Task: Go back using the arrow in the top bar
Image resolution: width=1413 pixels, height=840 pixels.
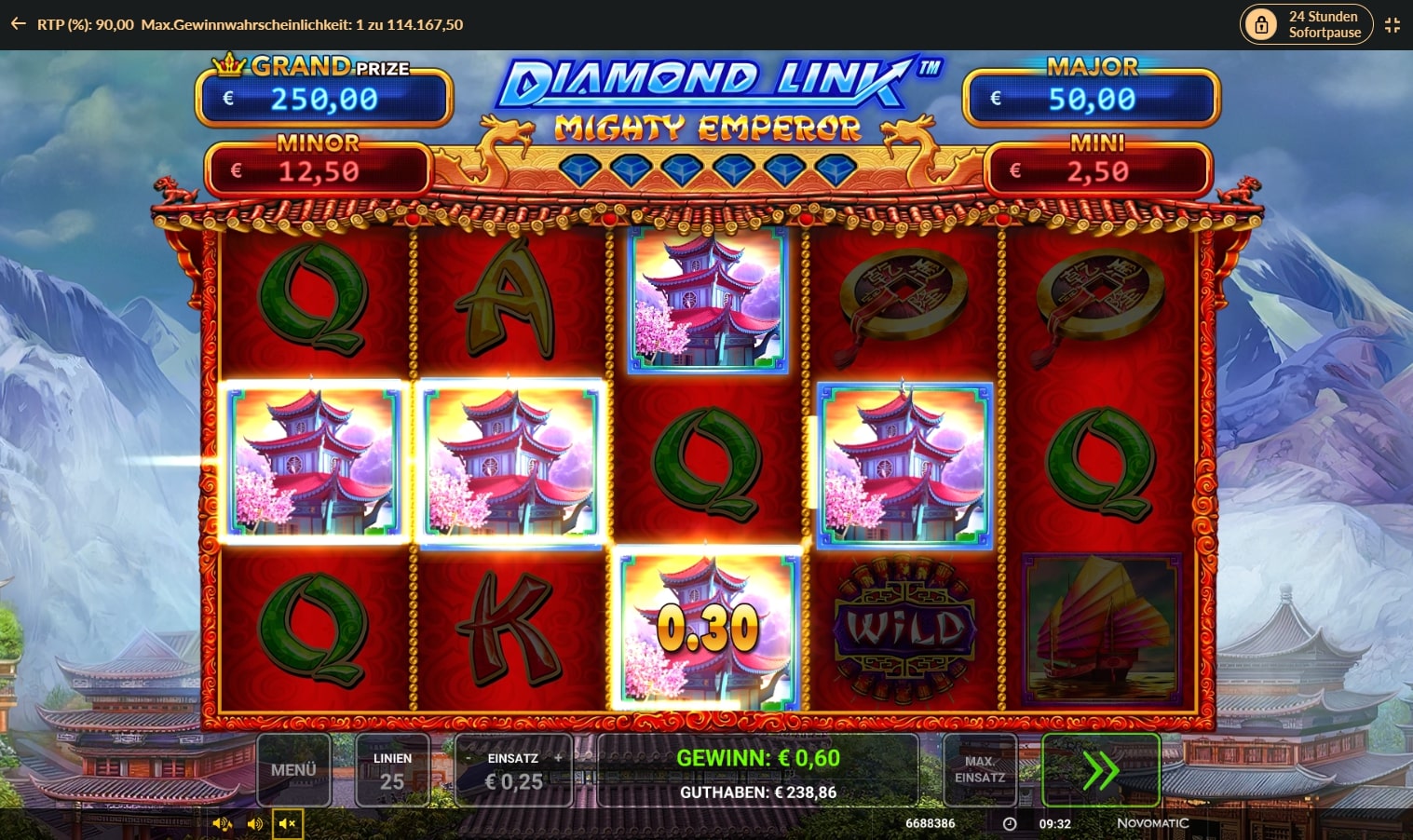Action: click(x=17, y=23)
